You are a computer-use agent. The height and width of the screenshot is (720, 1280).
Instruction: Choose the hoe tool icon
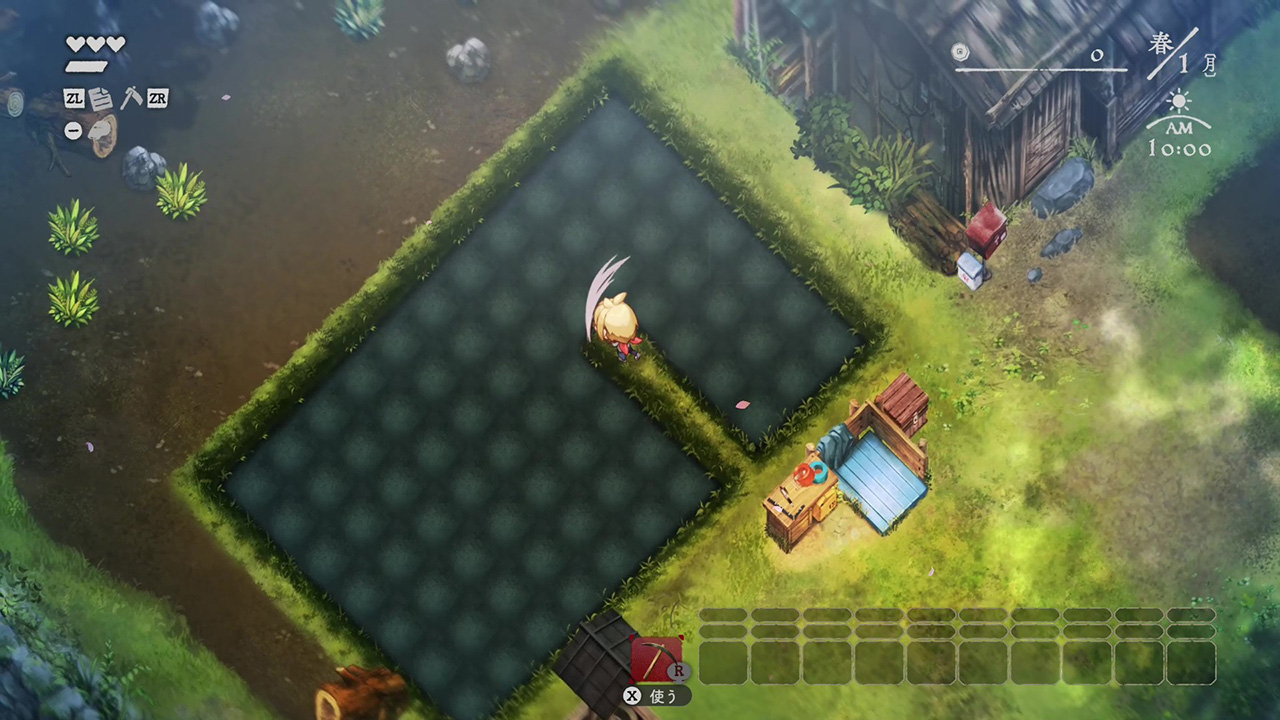(x=130, y=98)
